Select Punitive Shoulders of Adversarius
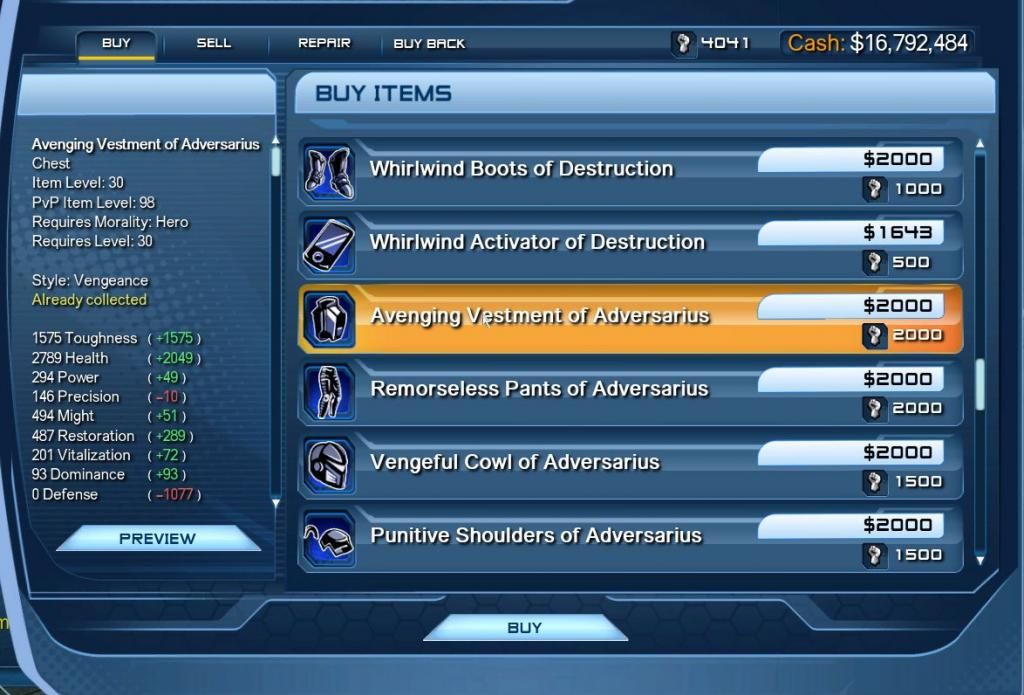 [535, 535]
